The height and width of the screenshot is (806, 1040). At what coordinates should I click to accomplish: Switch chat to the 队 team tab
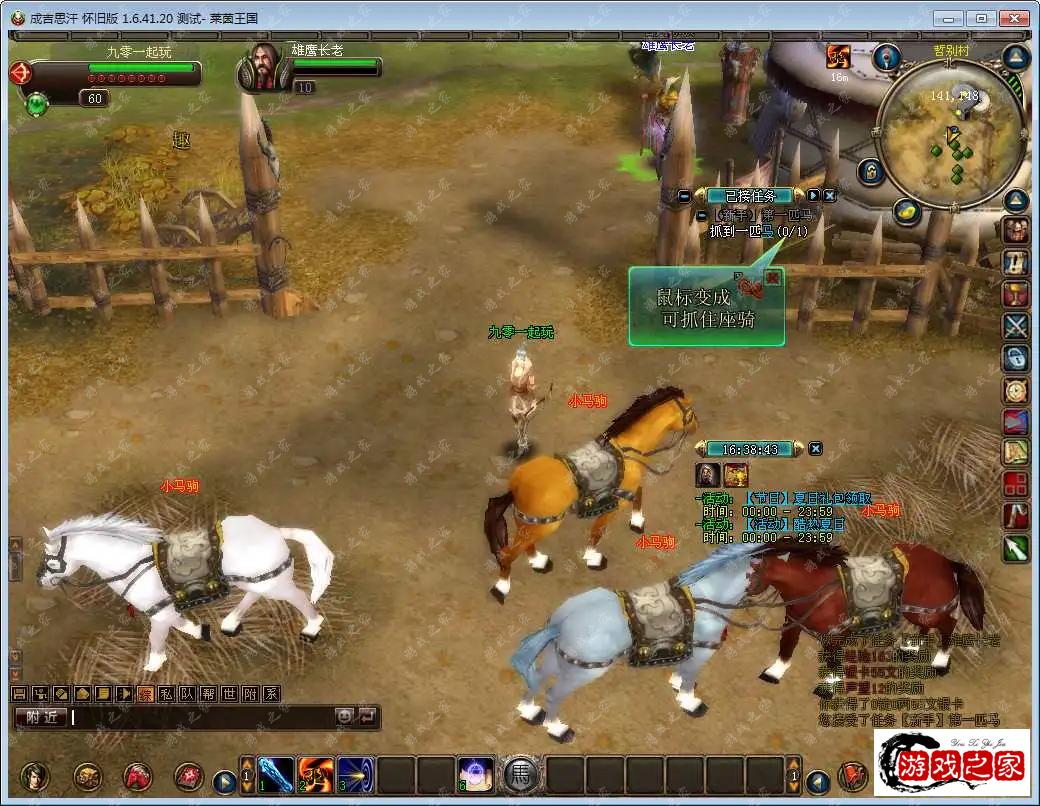(x=186, y=693)
